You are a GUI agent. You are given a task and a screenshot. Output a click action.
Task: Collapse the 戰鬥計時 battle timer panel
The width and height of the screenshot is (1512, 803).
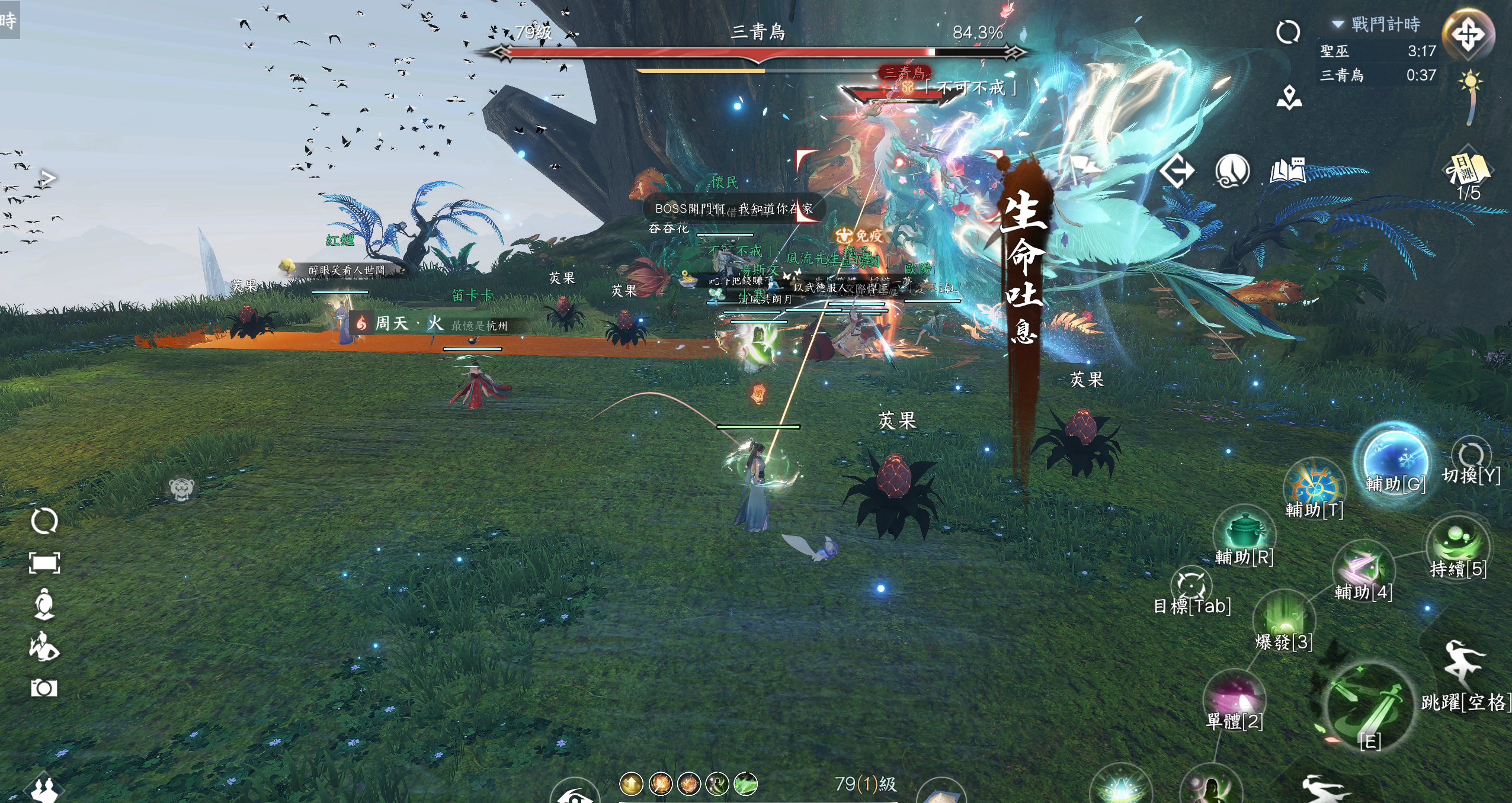(1338, 24)
